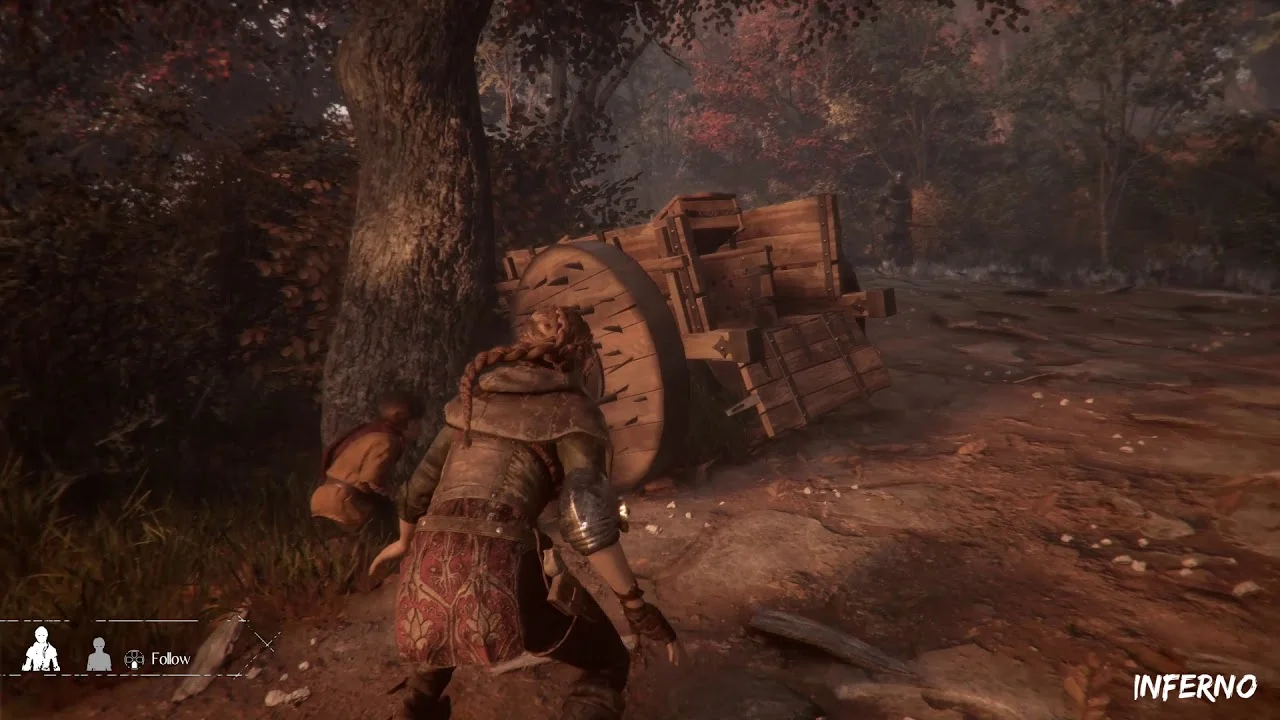Select the bright white Amicia portrait icon

click(41, 650)
